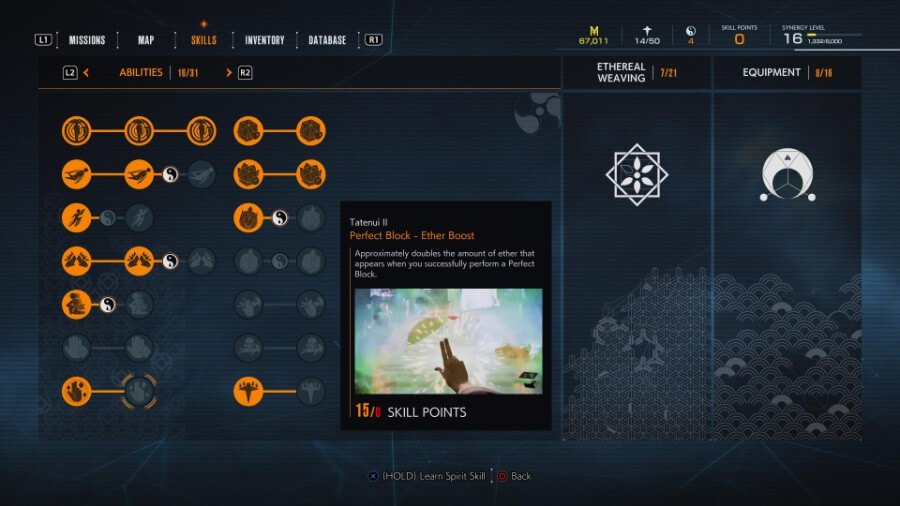Open the Missions tab
Image resolution: width=900 pixels, height=506 pixels.
click(87, 40)
